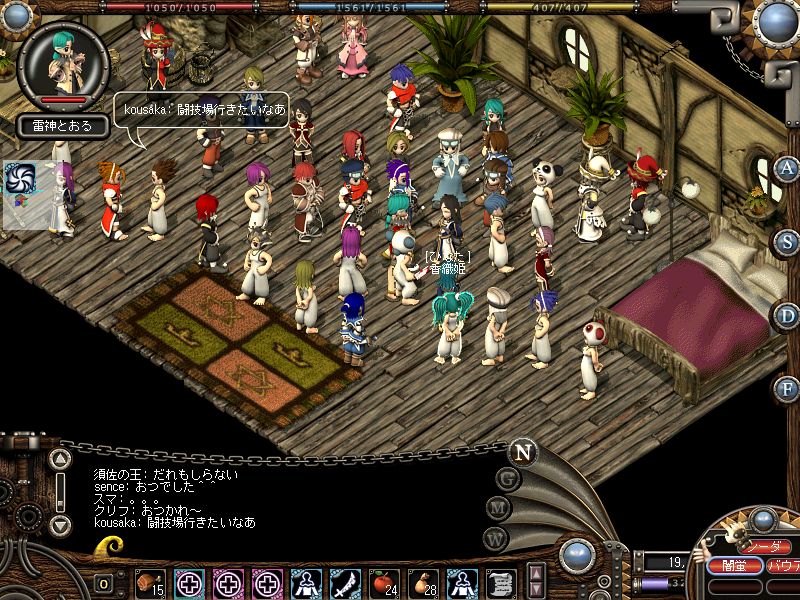Screen dimensions: 800x600
Task: Switch chat to the N channel
Action: click(521, 451)
